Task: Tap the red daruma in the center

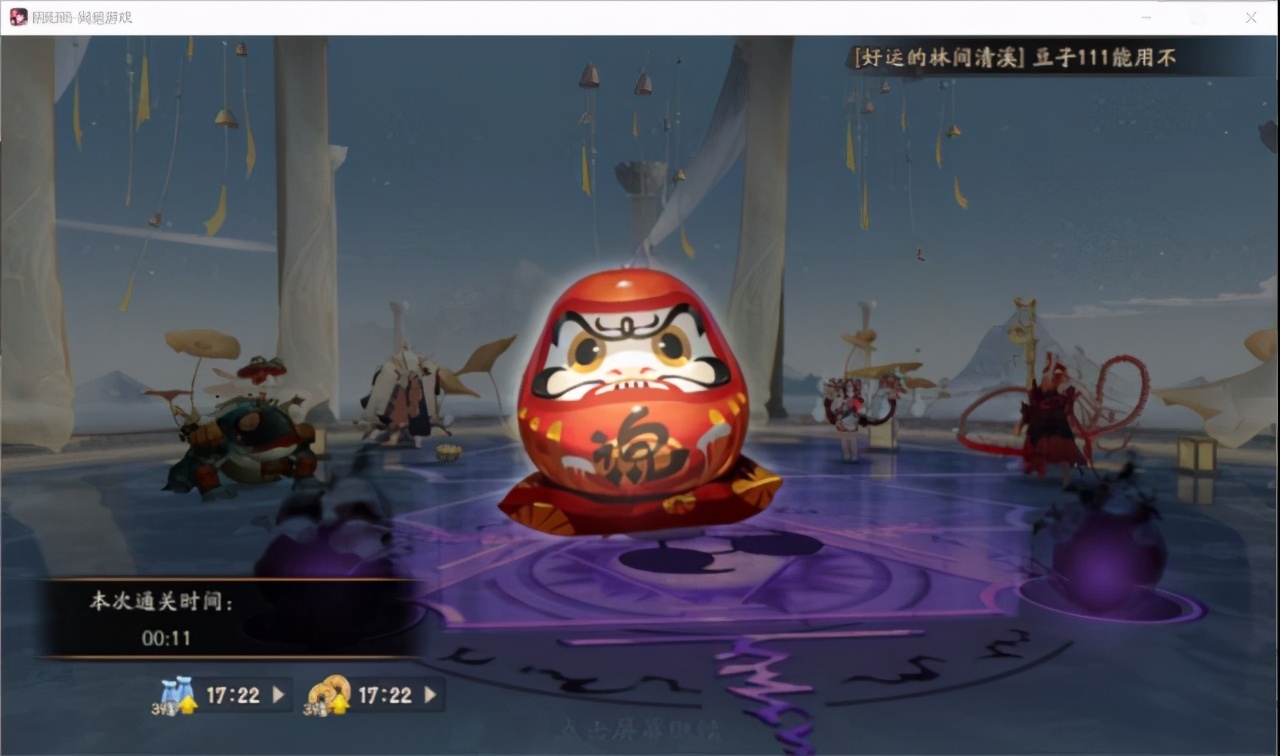Action: pos(630,400)
